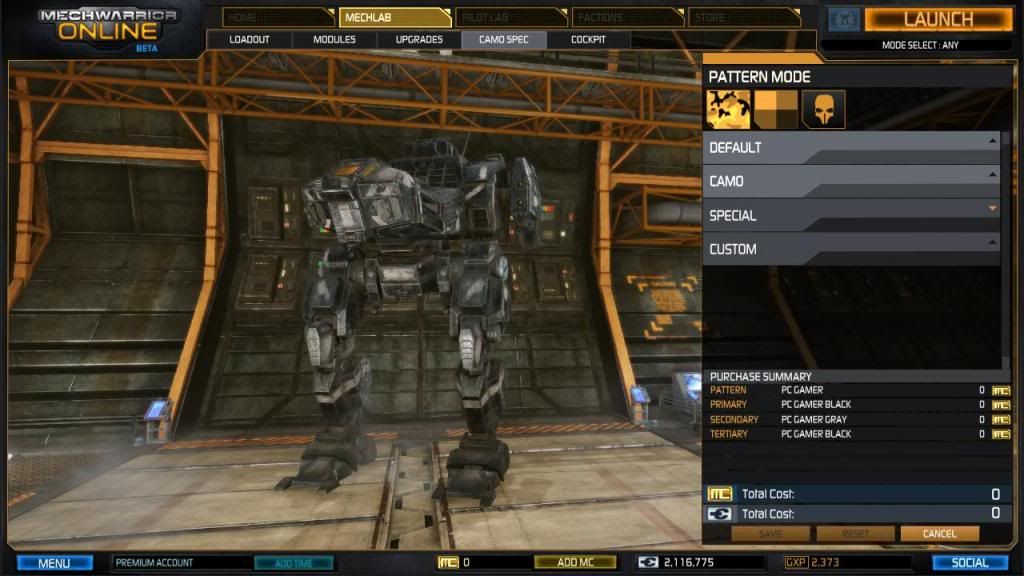The height and width of the screenshot is (576, 1024).
Task: Show the Upgrades sub-tab
Action: [419, 40]
